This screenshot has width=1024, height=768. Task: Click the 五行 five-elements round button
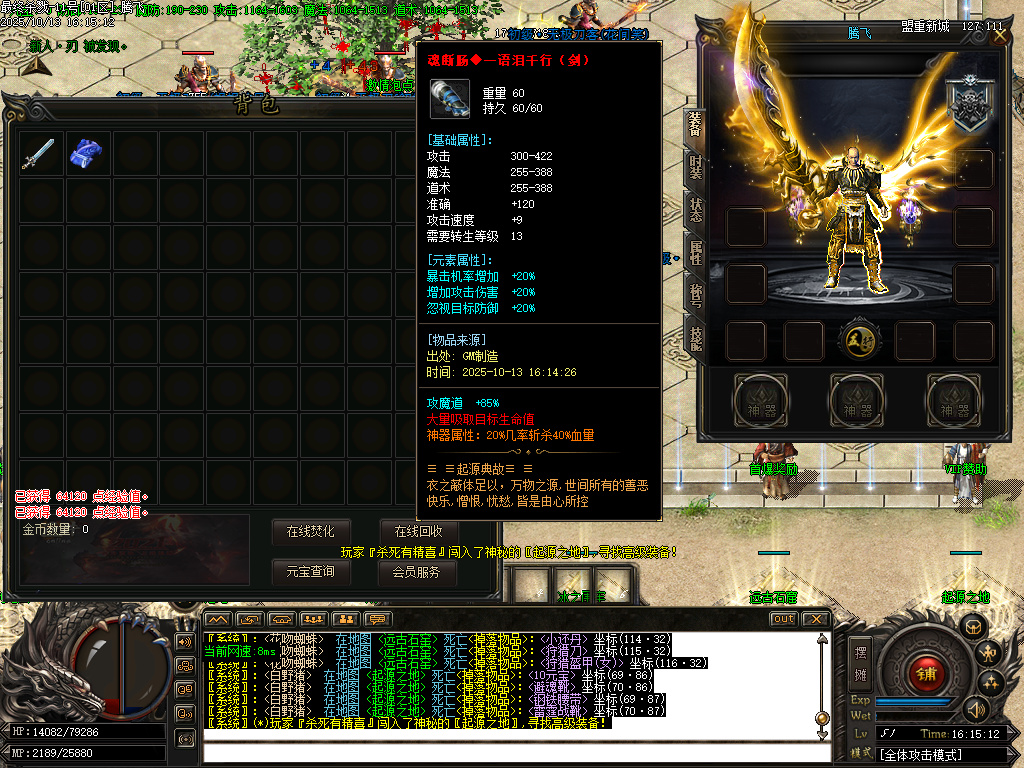point(858,340)
